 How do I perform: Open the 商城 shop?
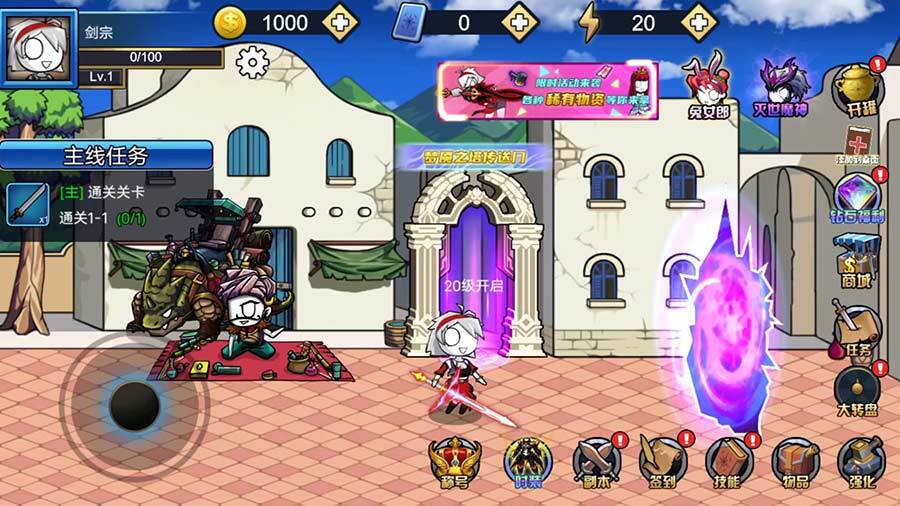click(x=859, y=260)
